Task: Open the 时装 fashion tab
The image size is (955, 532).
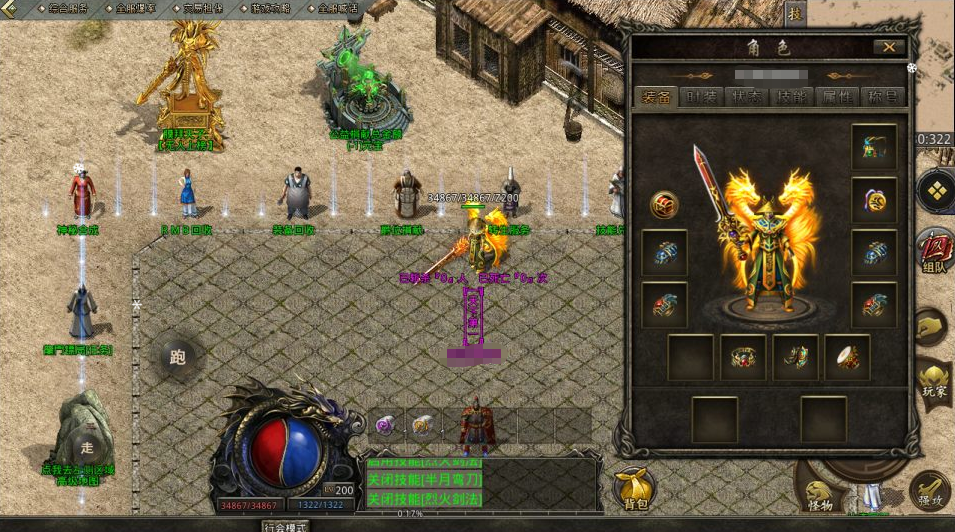Action: click(701, 97)
